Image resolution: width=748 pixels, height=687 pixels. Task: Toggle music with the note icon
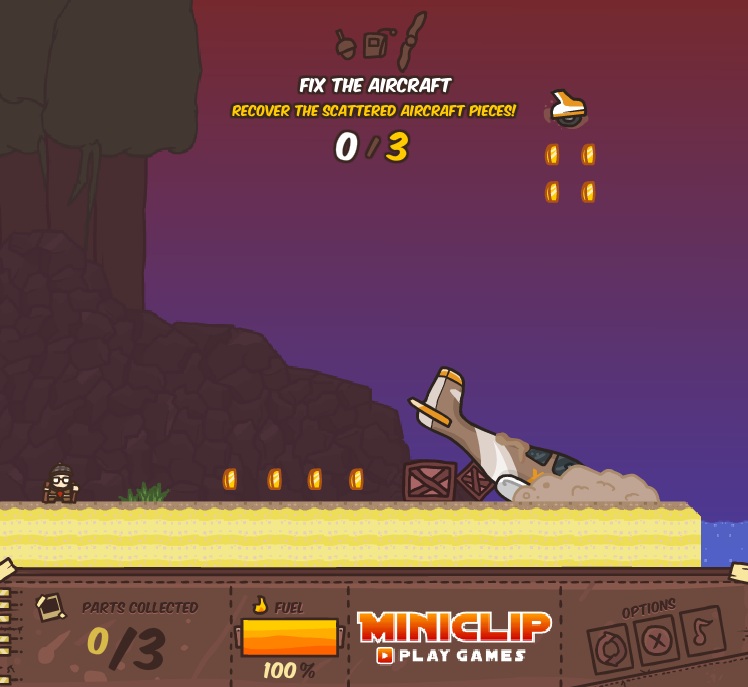(x=702, y=631)
